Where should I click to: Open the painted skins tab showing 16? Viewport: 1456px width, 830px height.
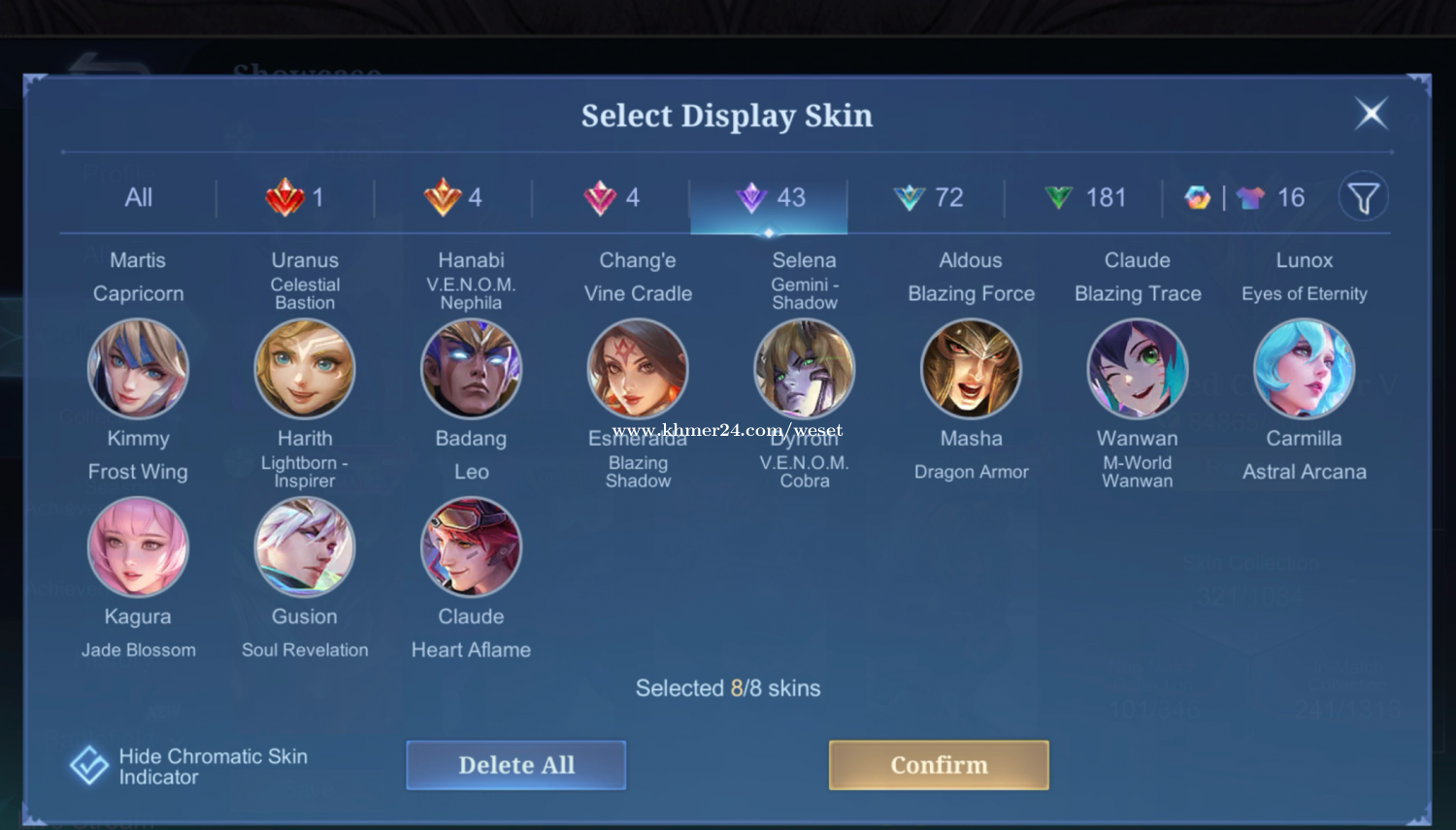pyautogui.click(x=1244, y=198)
